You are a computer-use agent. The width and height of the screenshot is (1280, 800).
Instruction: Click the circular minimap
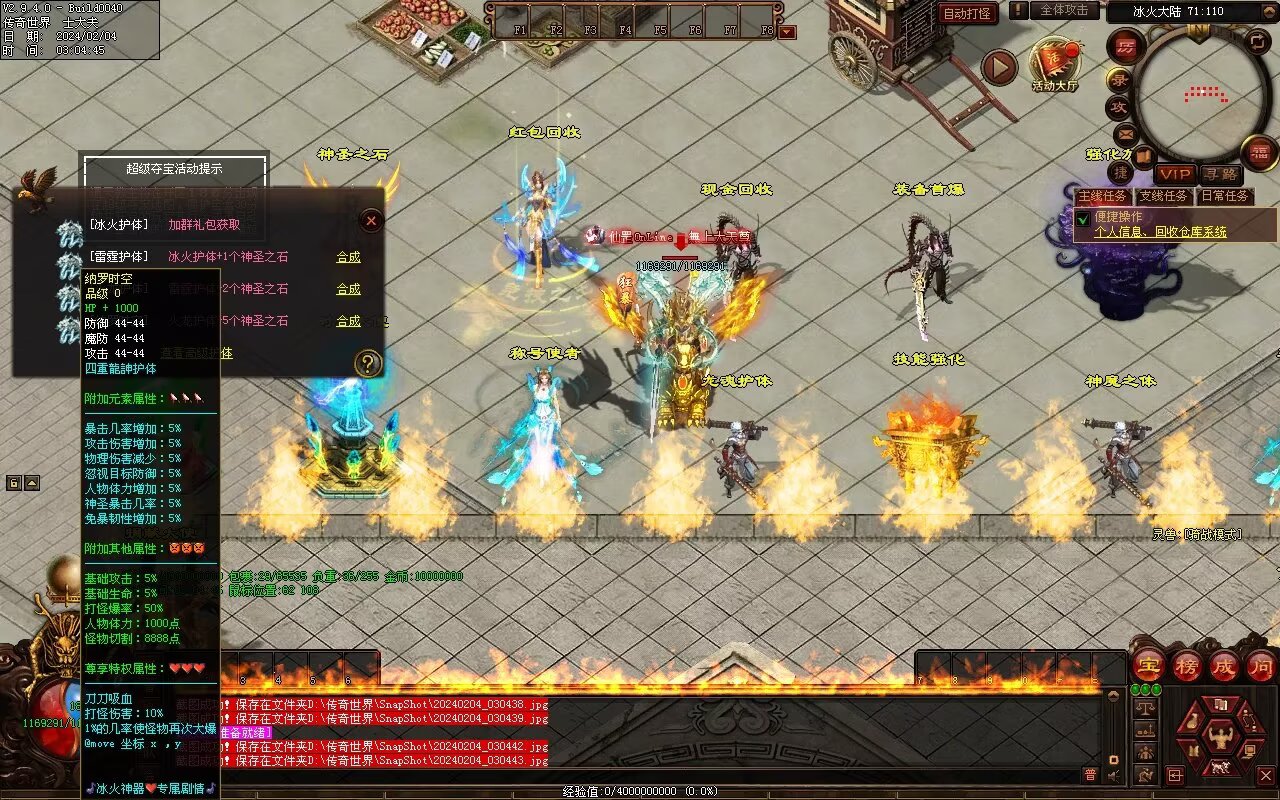[x=1204, y=95]
